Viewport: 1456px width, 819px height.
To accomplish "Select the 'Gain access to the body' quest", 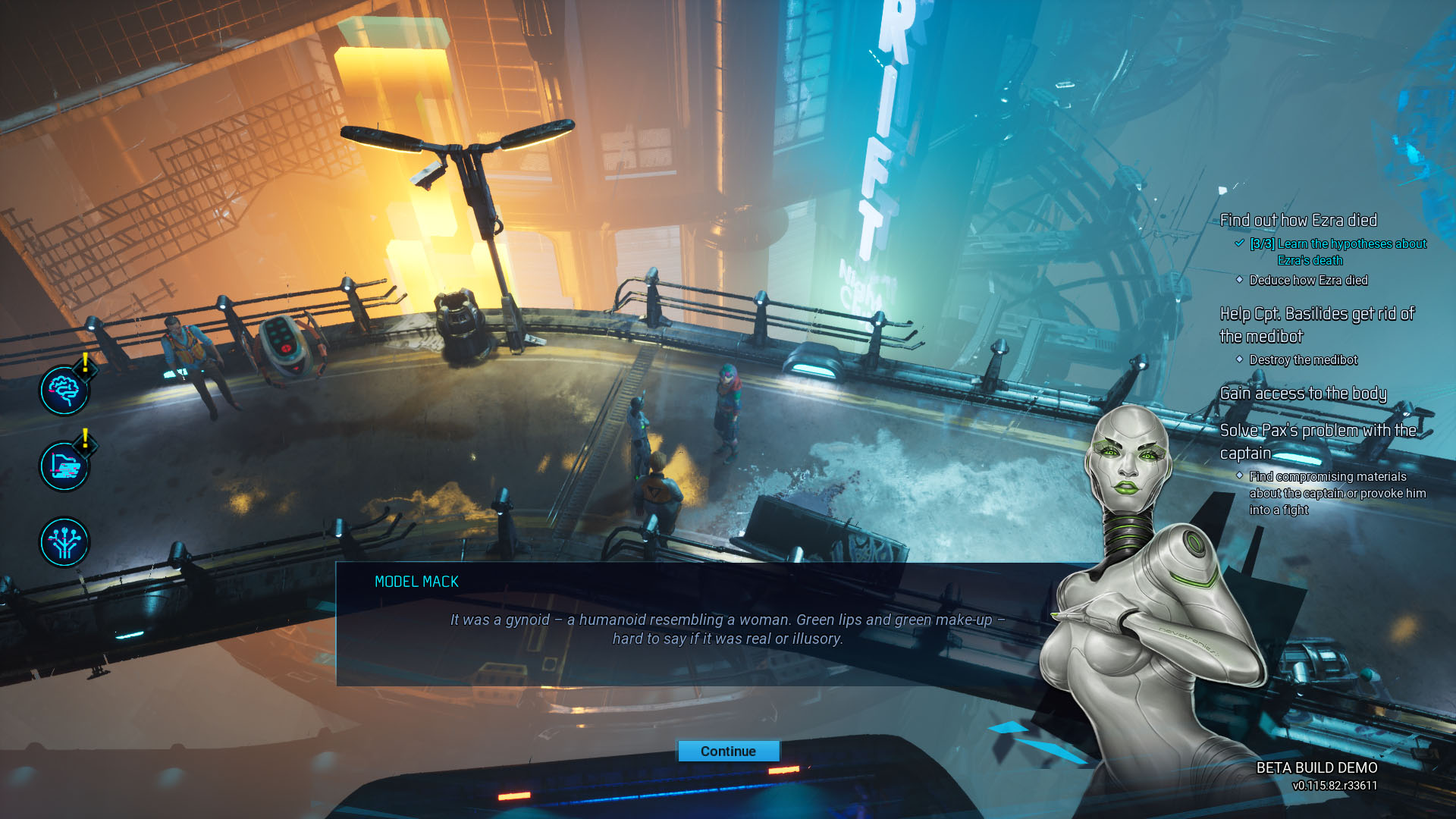I will 1303,394.
